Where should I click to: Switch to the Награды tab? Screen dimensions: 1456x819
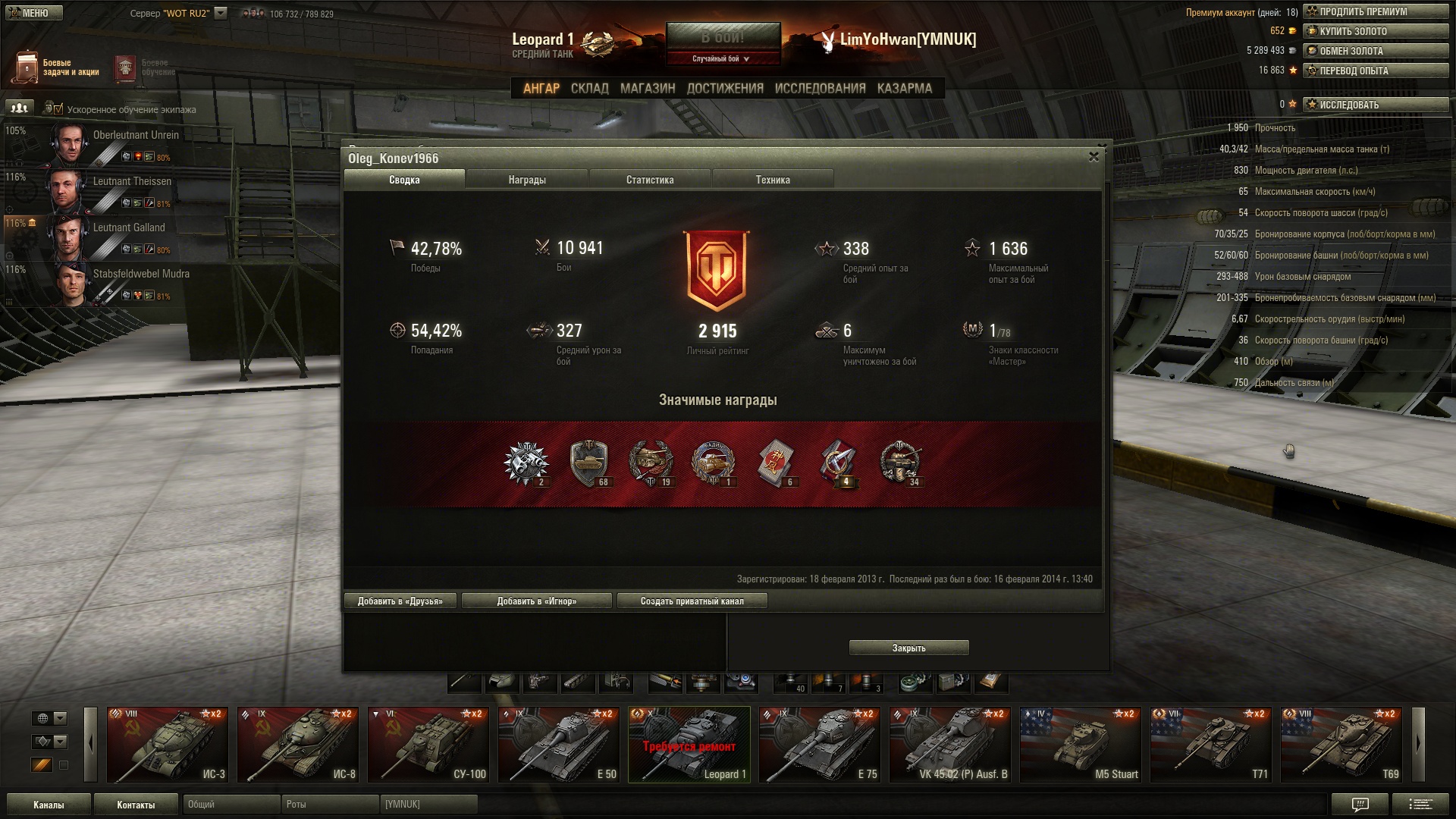pos(527,180)
